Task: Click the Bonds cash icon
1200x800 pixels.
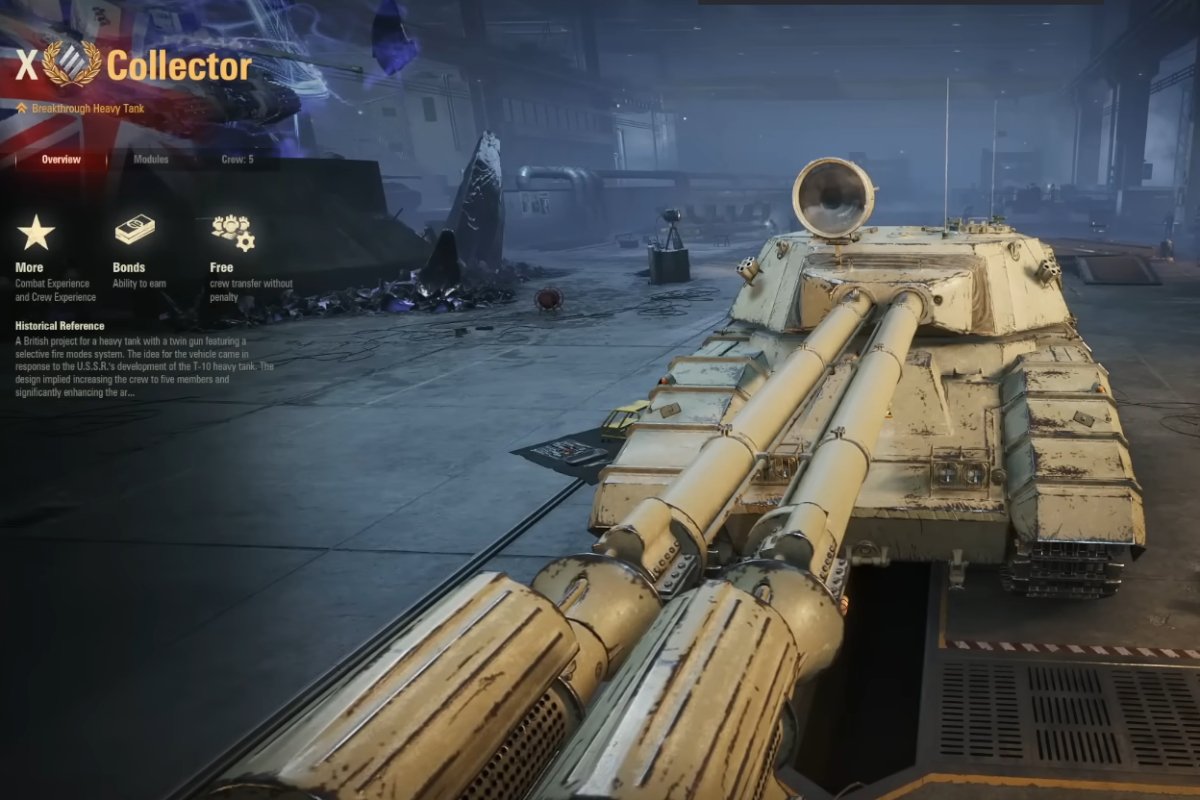Action: click(x=134, y=230)
